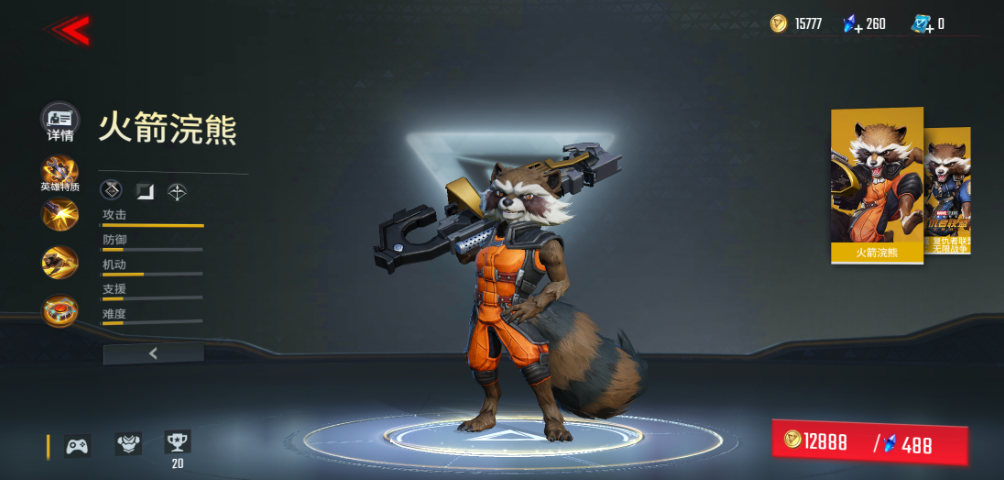
Task: Add more blue crystal currency
Action: (x=852, y=24)
